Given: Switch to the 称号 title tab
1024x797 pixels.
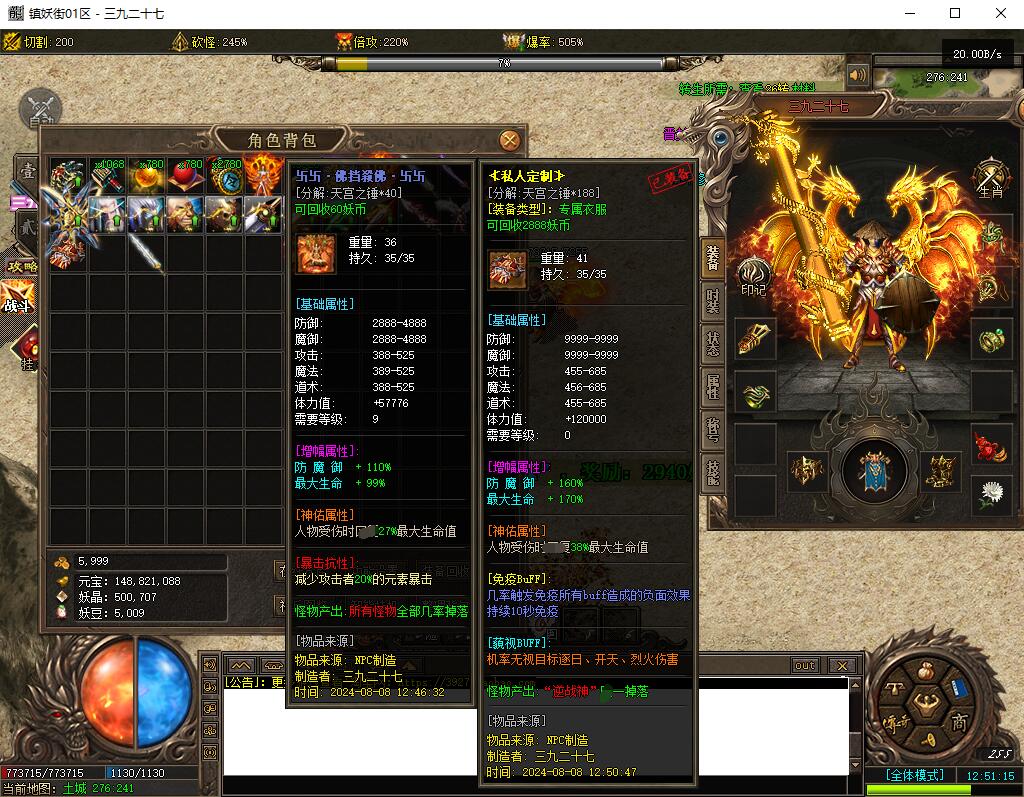Looking at the screenshot, I should 712,428.
